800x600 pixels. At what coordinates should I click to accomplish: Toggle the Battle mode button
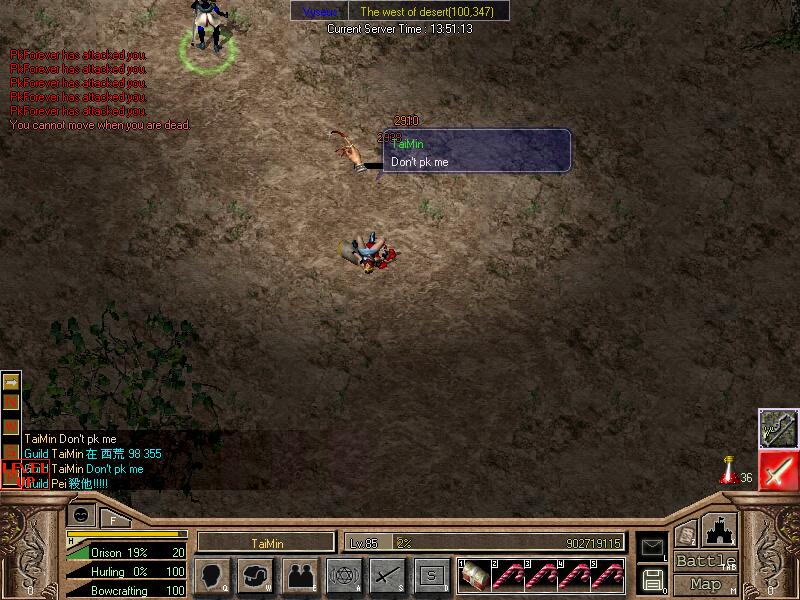pos(706,561)
